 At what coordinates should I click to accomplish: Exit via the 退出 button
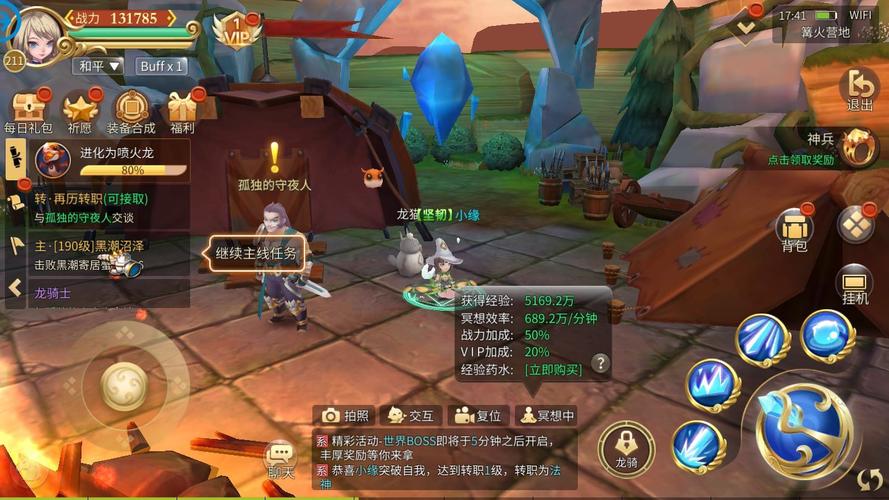click(859, 90)
